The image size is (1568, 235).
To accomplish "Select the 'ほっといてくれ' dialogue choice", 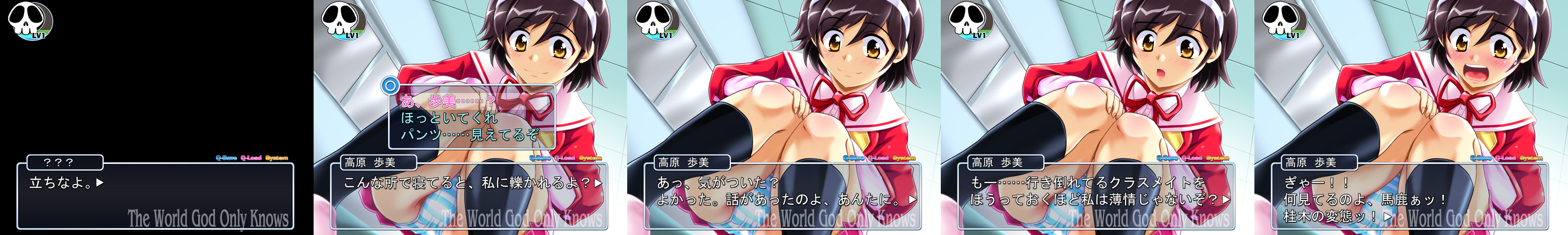I will [449, 117].
